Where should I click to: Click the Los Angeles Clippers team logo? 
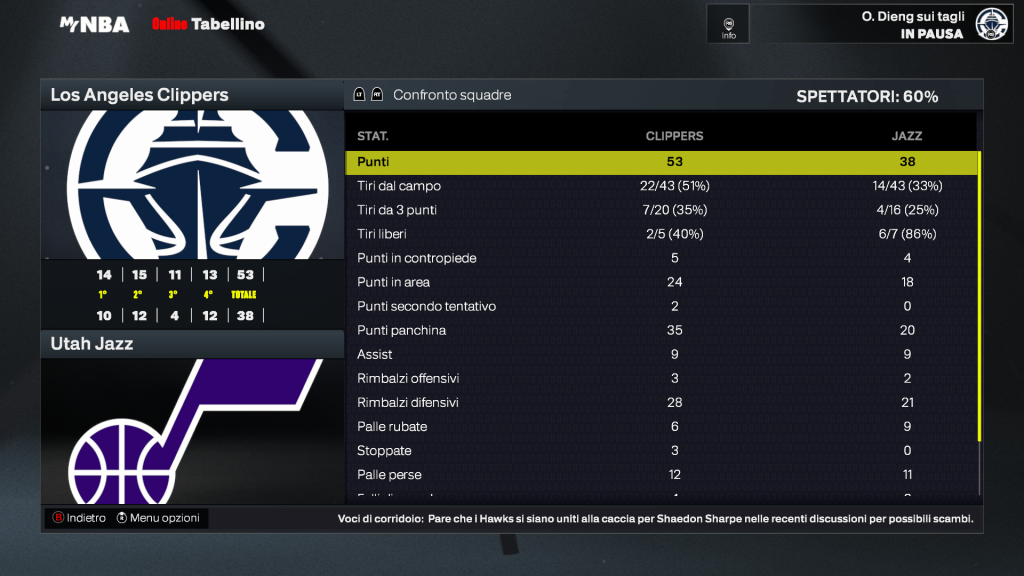(191, 184)
